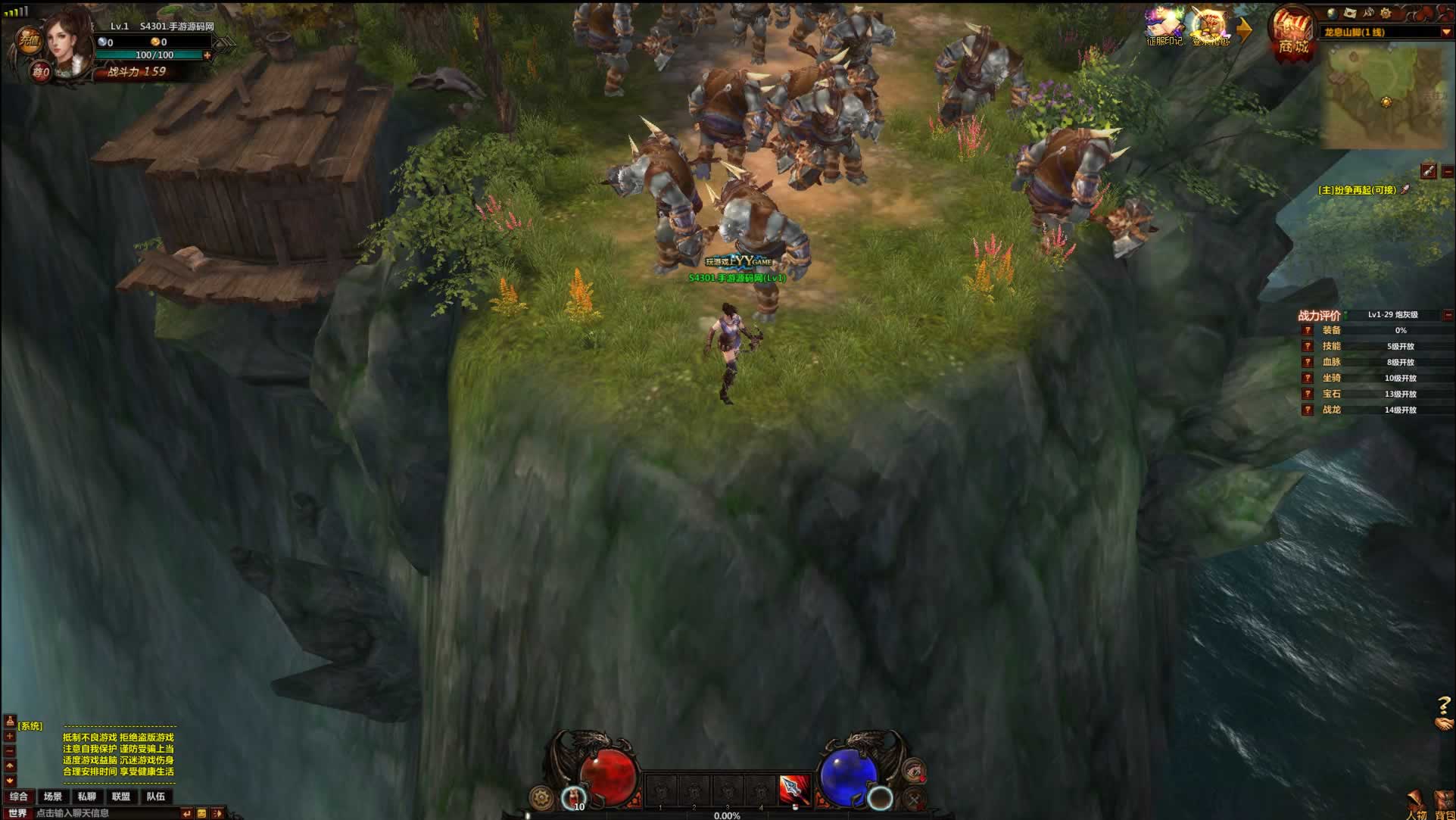Switch to the 场景 chat tab
The image size is (1456, 820).
coord(53,797)
